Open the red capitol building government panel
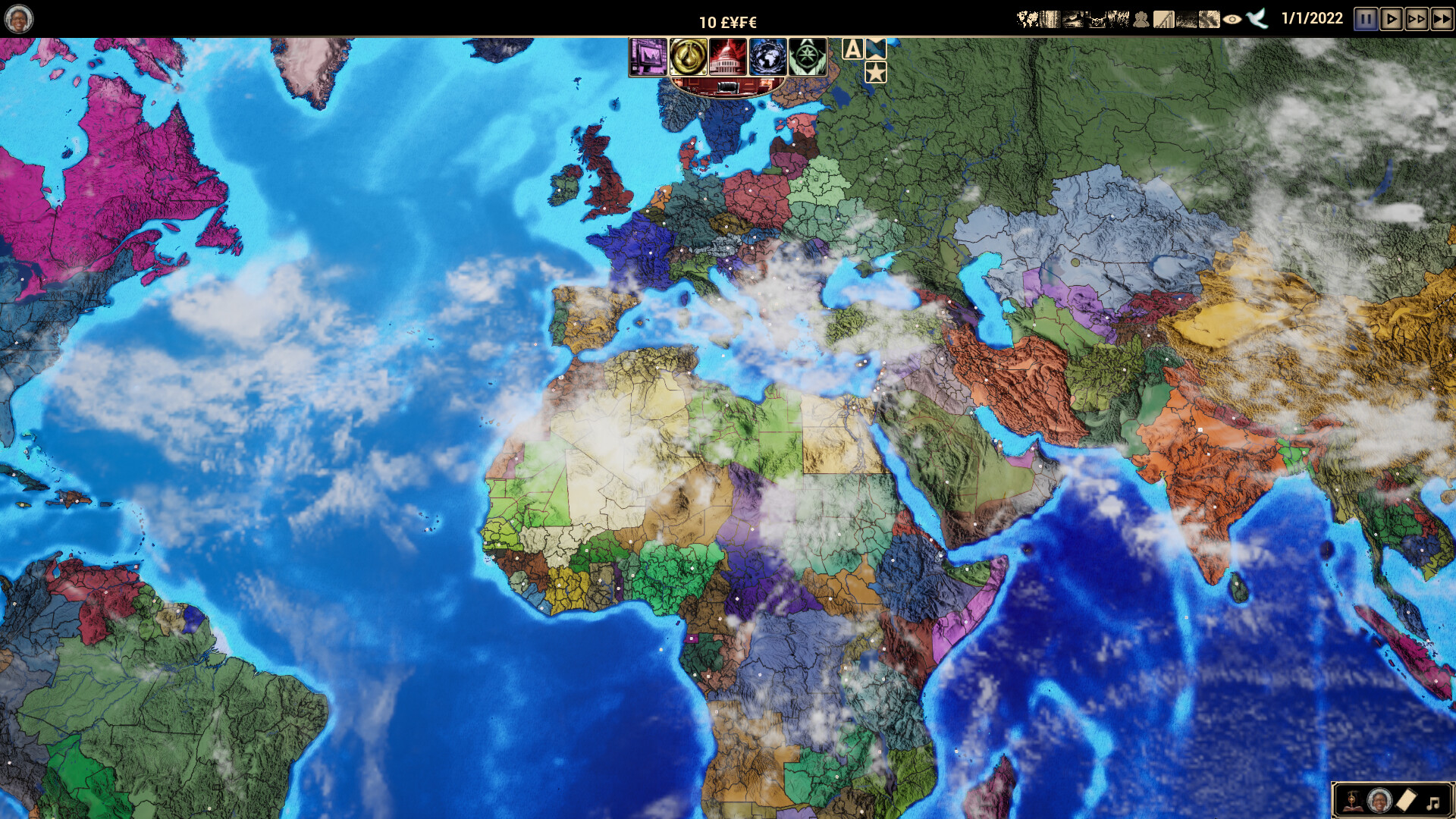Viewport: 1456px width, 819px height. pyautogui.click(x=727, y=57)
